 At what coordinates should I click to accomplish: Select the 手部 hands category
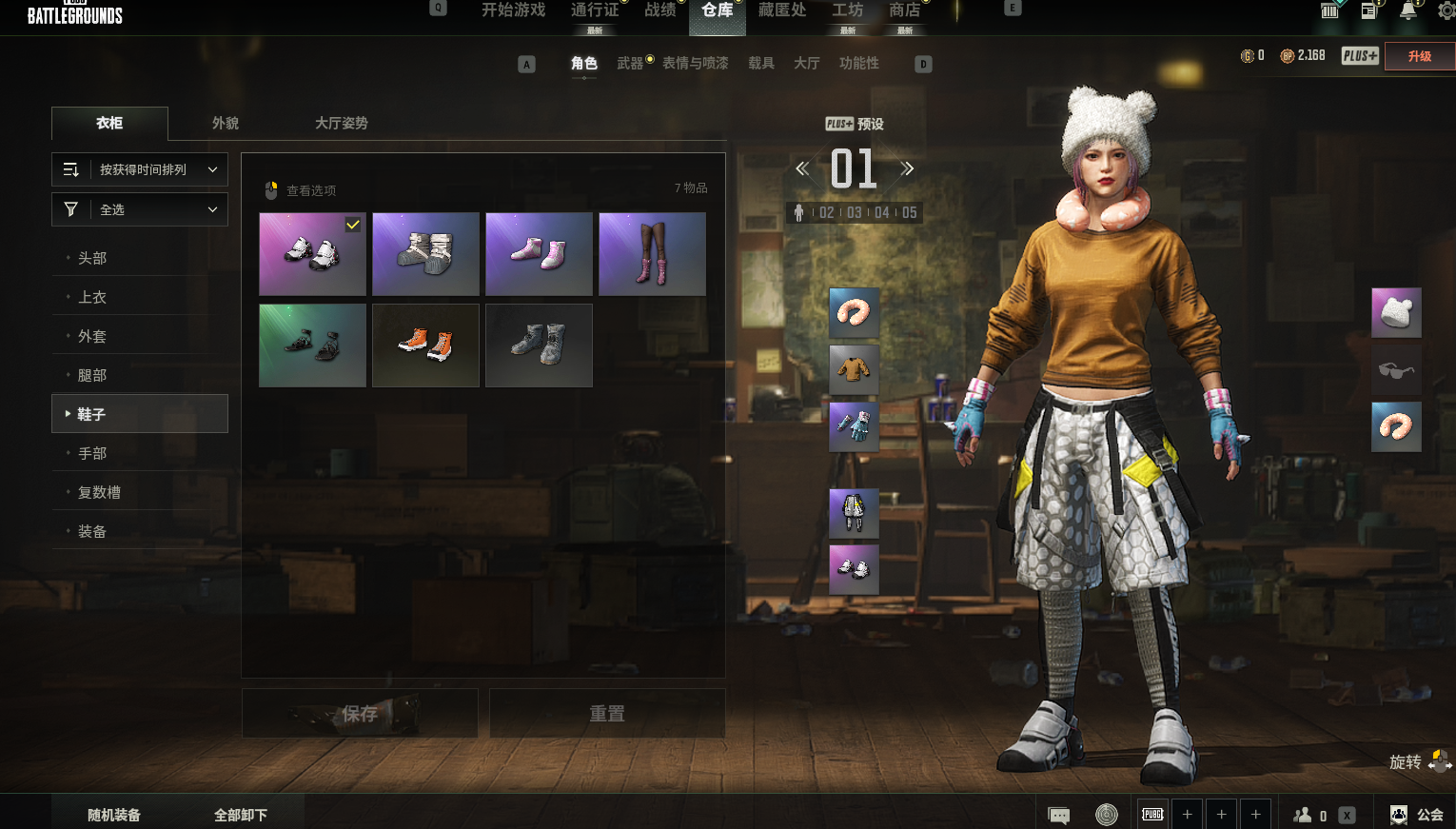(92, 453)
